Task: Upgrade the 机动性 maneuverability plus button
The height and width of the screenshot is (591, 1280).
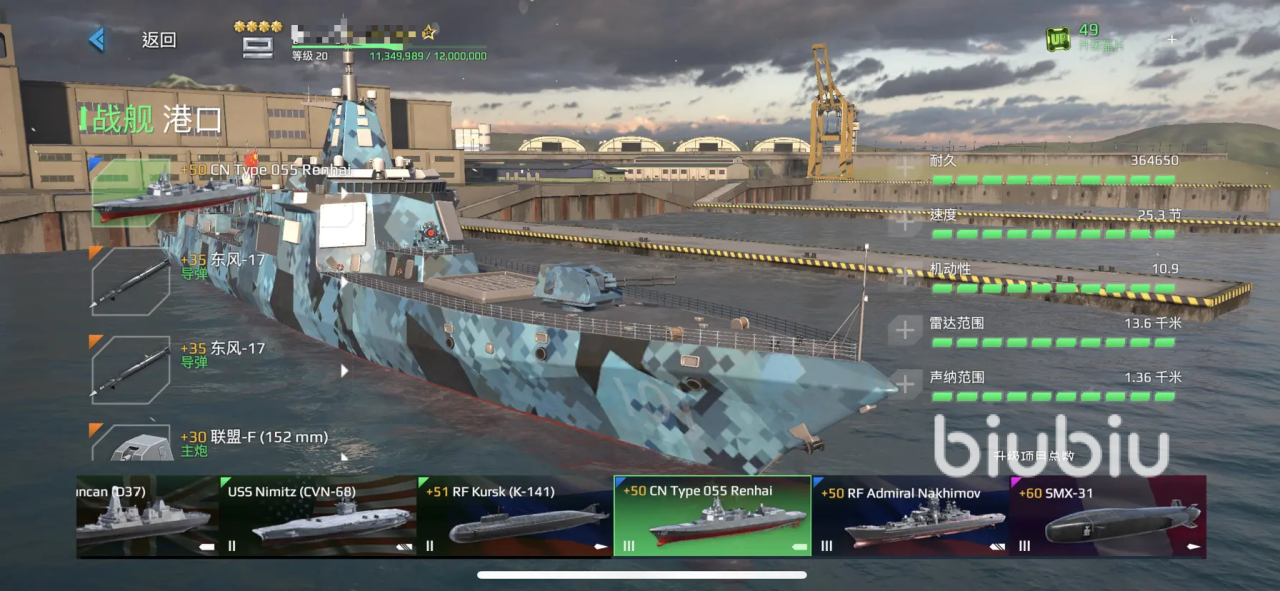Action: [905, 275]
